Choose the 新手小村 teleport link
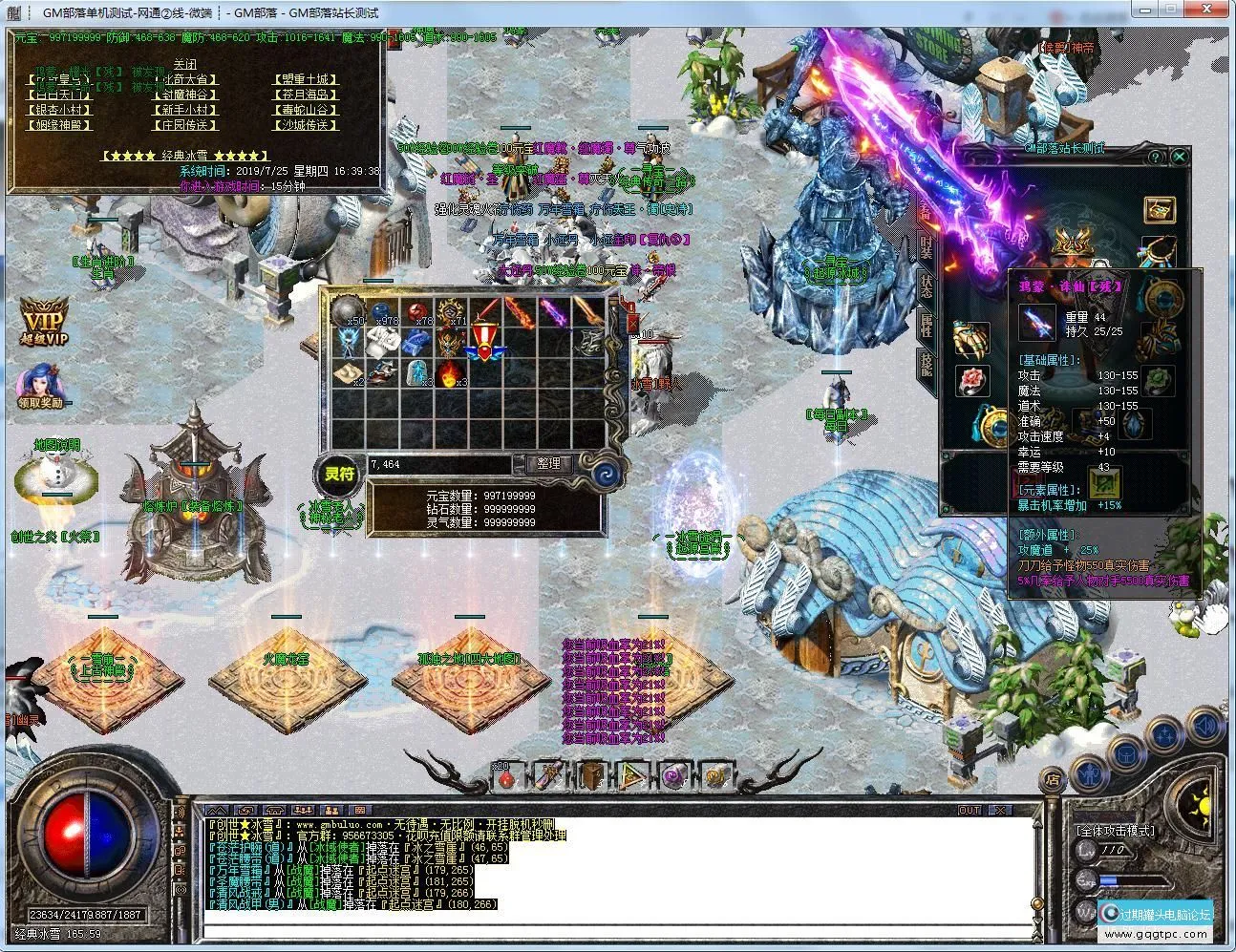The image size is (1236, 952). tap(183, 110)
